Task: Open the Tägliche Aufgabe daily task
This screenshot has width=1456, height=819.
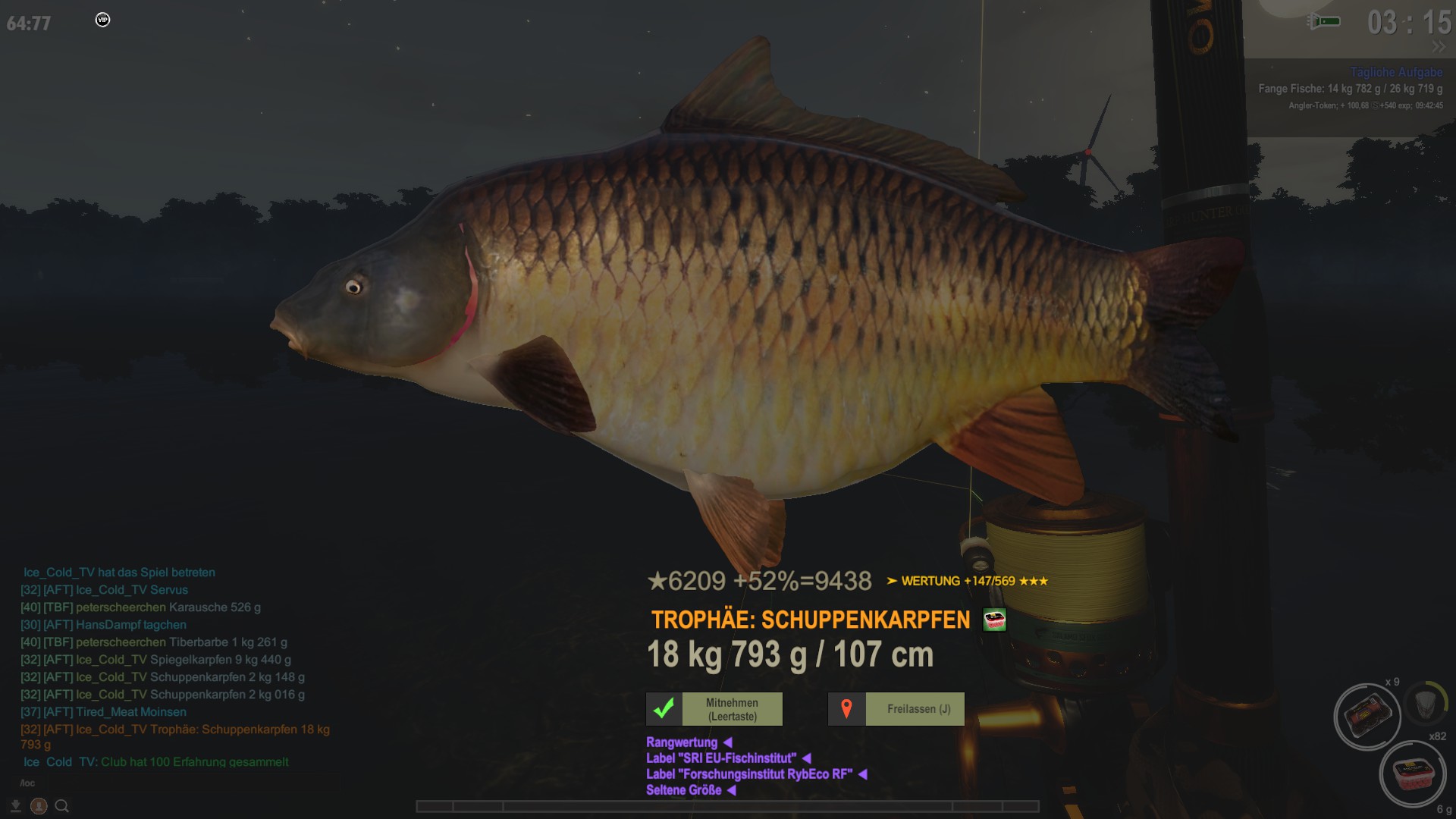Action: tap(1396, 72)
